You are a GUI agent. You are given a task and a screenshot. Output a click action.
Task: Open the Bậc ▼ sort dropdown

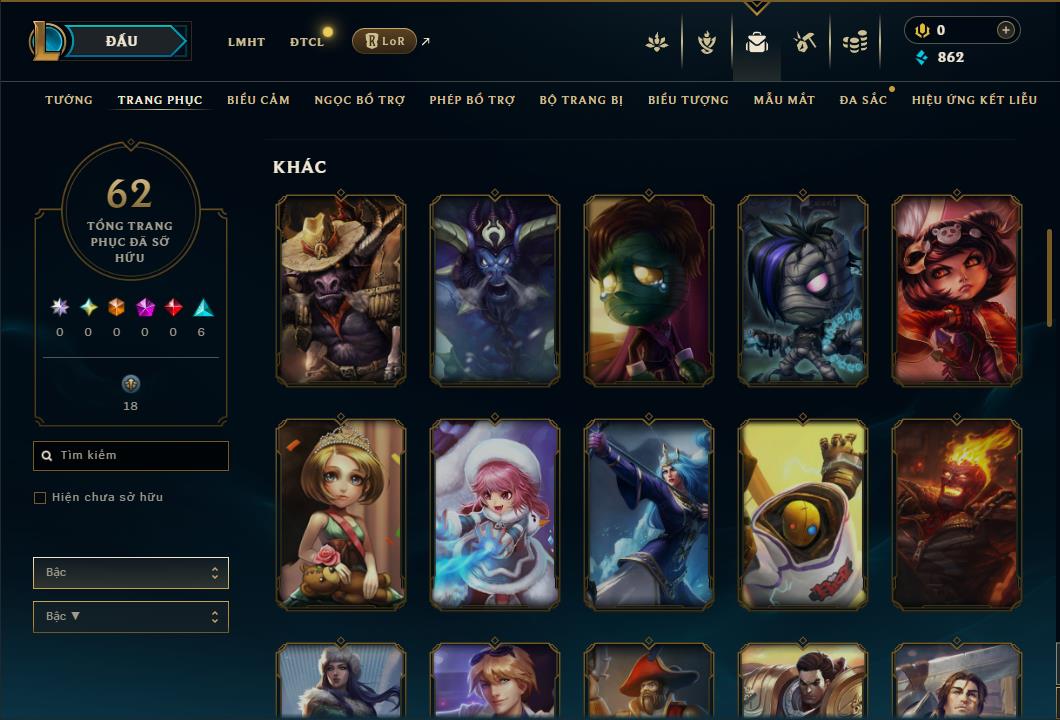click(131, 617)
